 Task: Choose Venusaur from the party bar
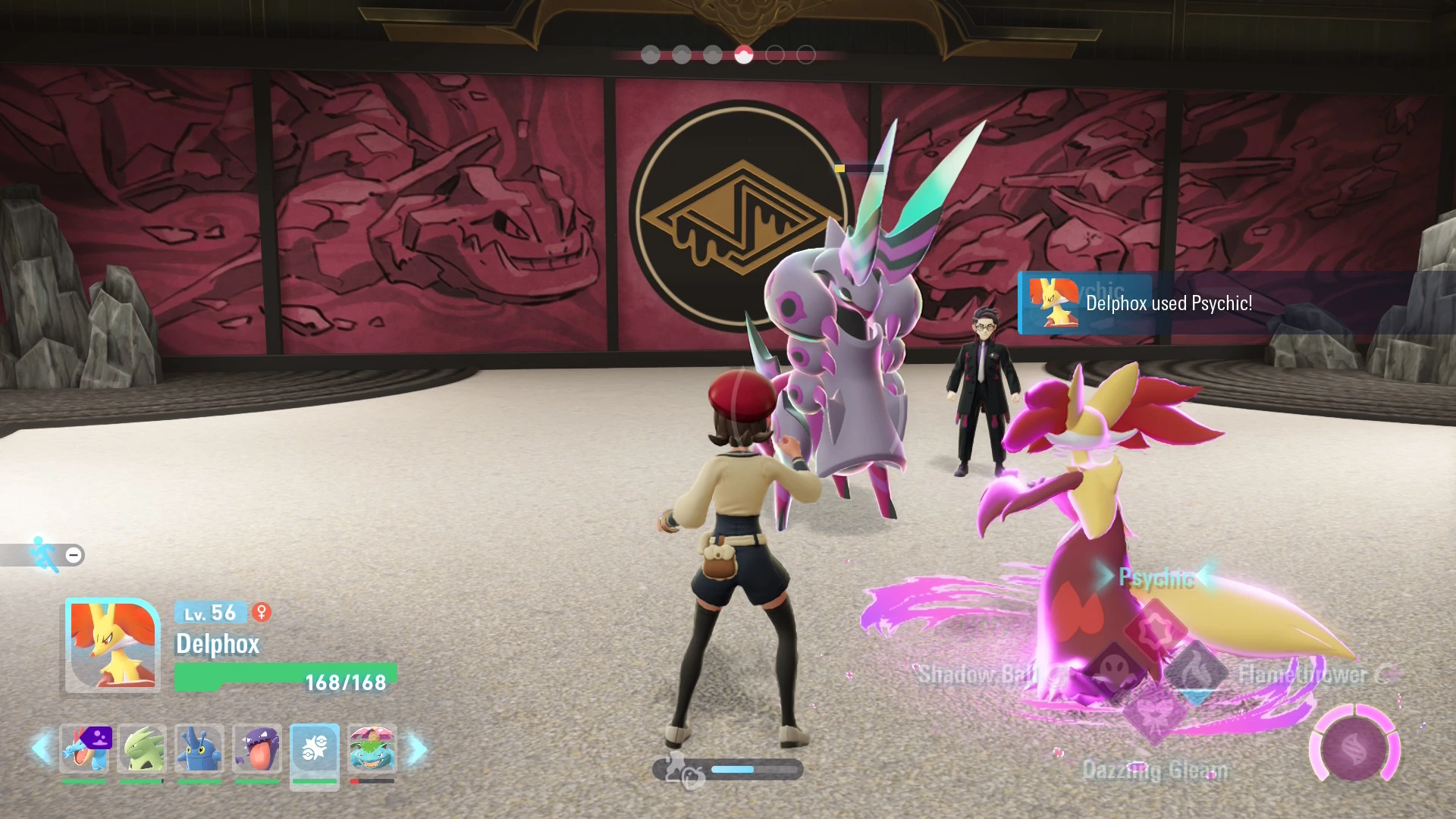click(x=372, y=749)
